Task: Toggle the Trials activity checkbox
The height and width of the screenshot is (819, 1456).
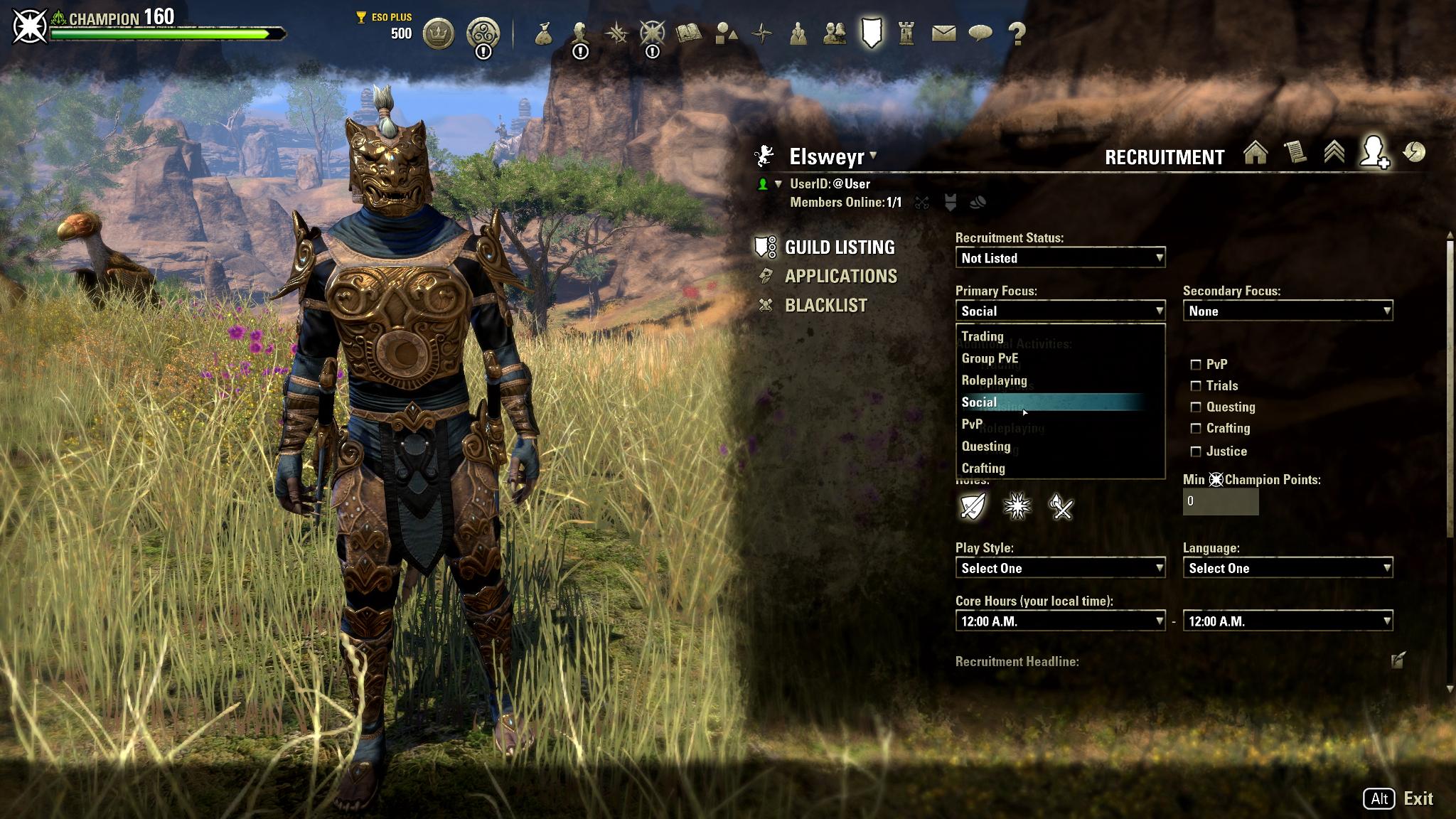Action: tap(1196, 386)
